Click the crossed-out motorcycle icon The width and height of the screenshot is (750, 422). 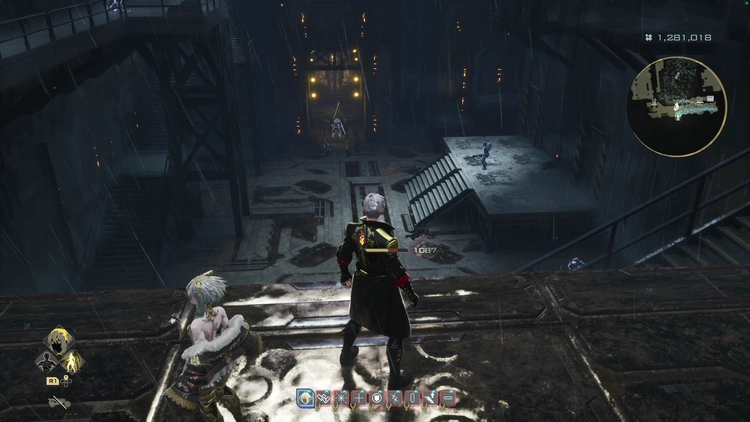pos(59,402)
